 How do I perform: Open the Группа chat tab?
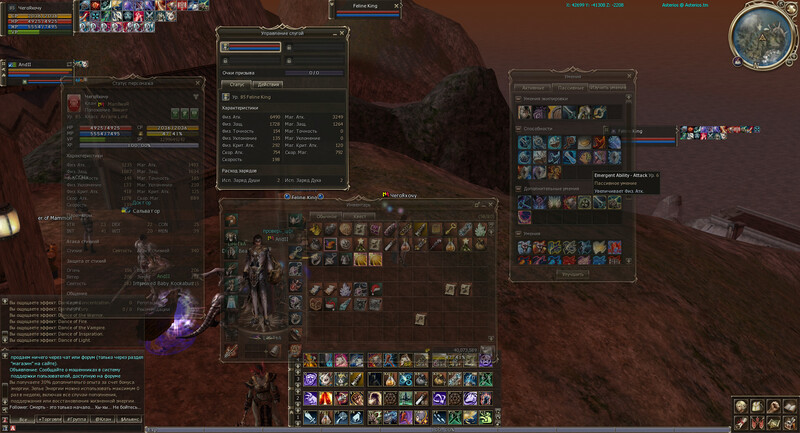pyautogui.click(x=74, y=420)
